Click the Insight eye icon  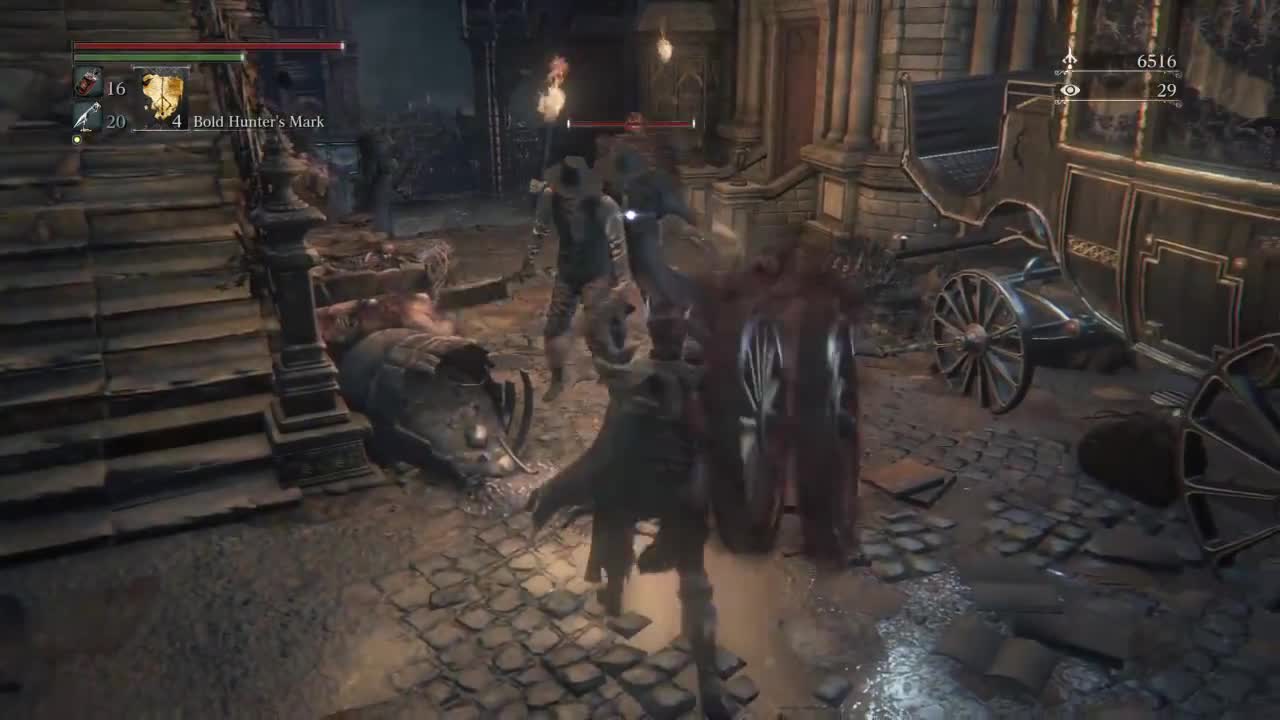1070,89
